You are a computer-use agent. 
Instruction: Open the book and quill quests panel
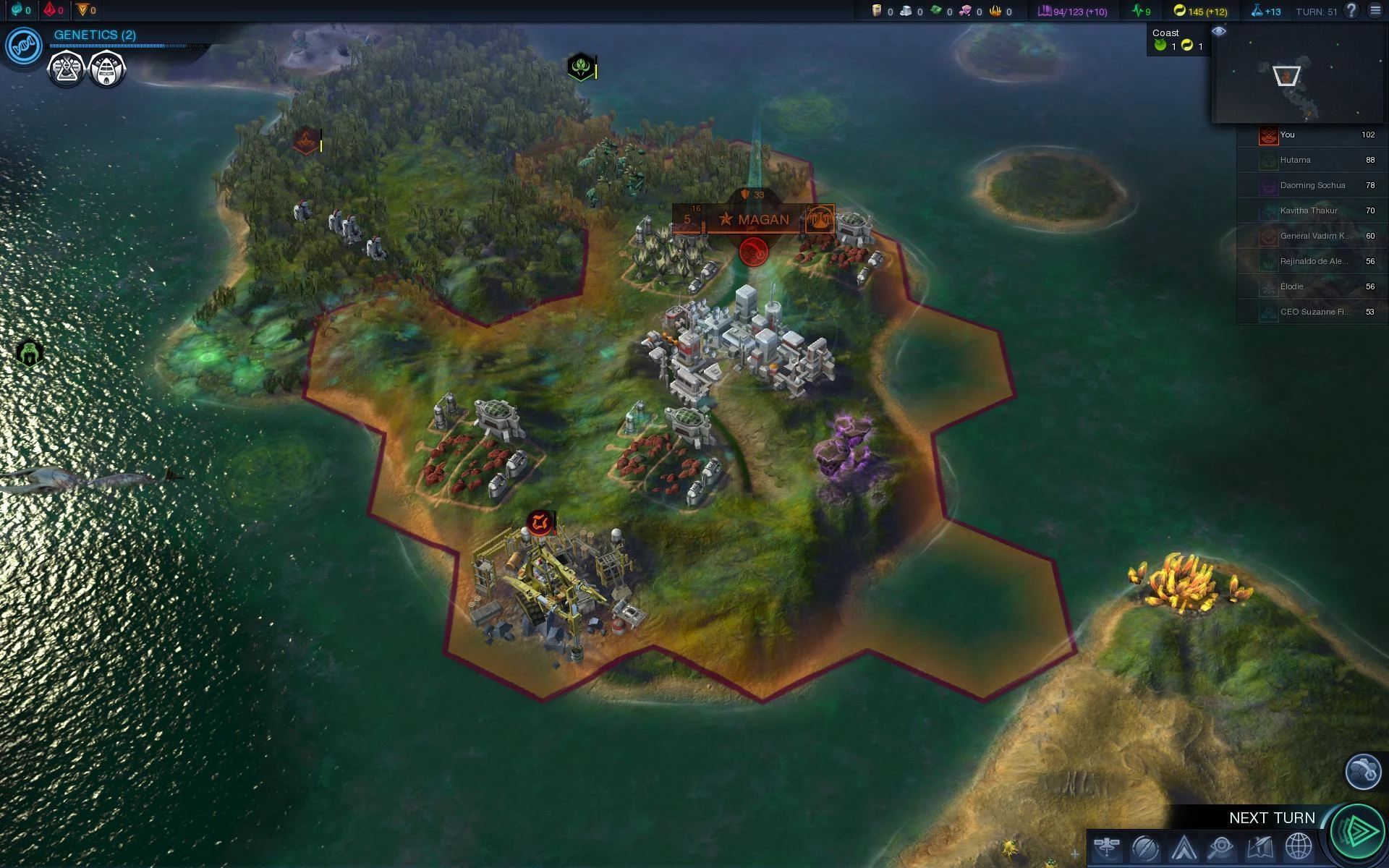coord(1260,847)
